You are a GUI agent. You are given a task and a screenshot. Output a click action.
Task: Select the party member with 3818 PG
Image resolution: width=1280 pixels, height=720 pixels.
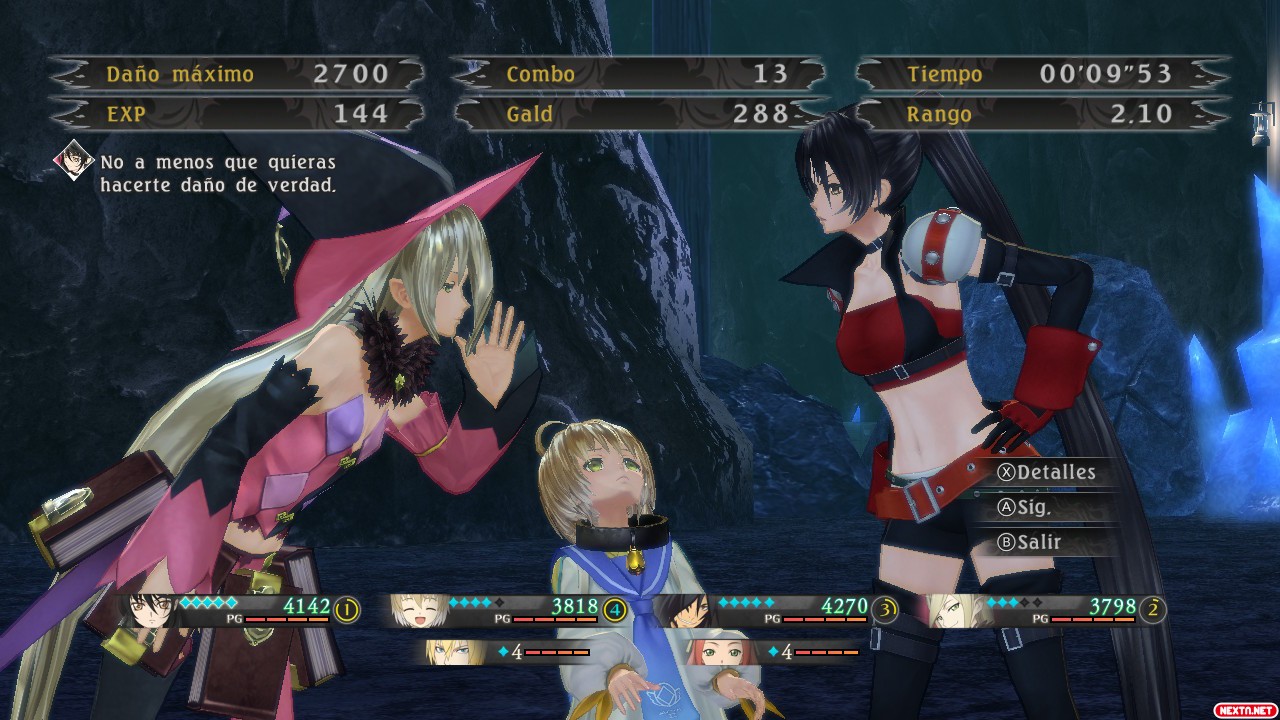[417, 611]
